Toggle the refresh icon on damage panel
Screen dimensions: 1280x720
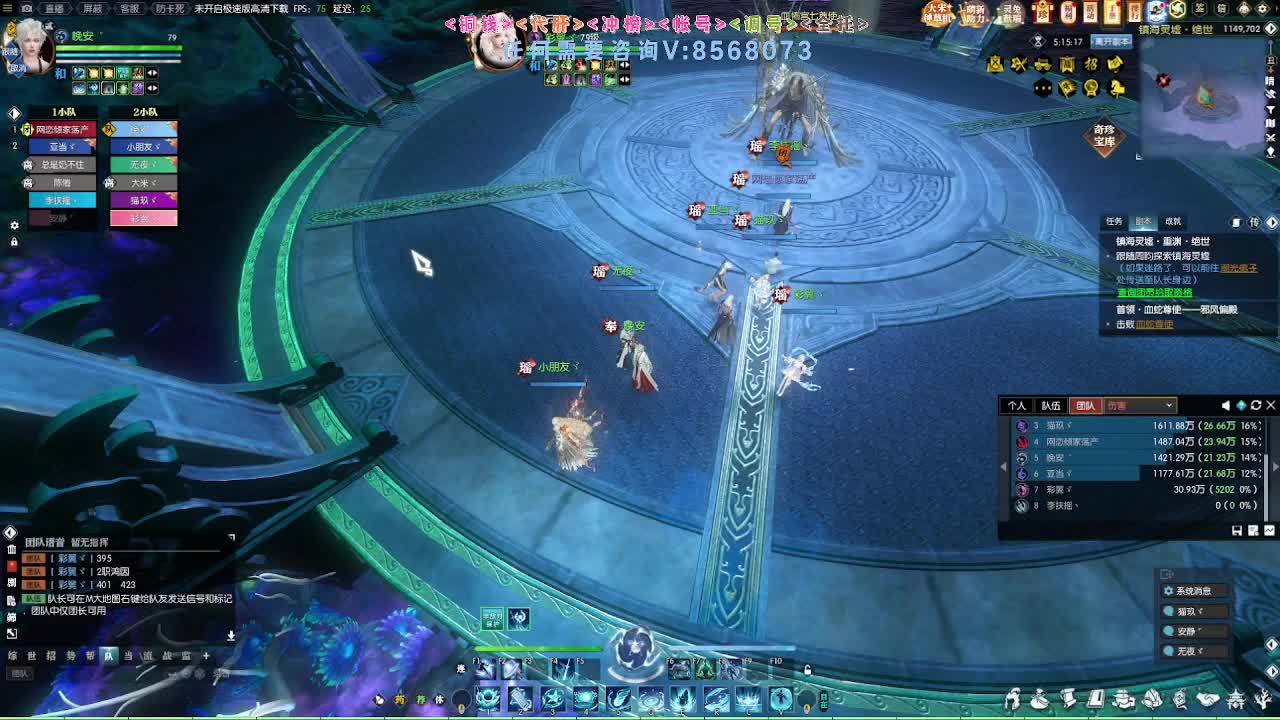[1256, 405]
